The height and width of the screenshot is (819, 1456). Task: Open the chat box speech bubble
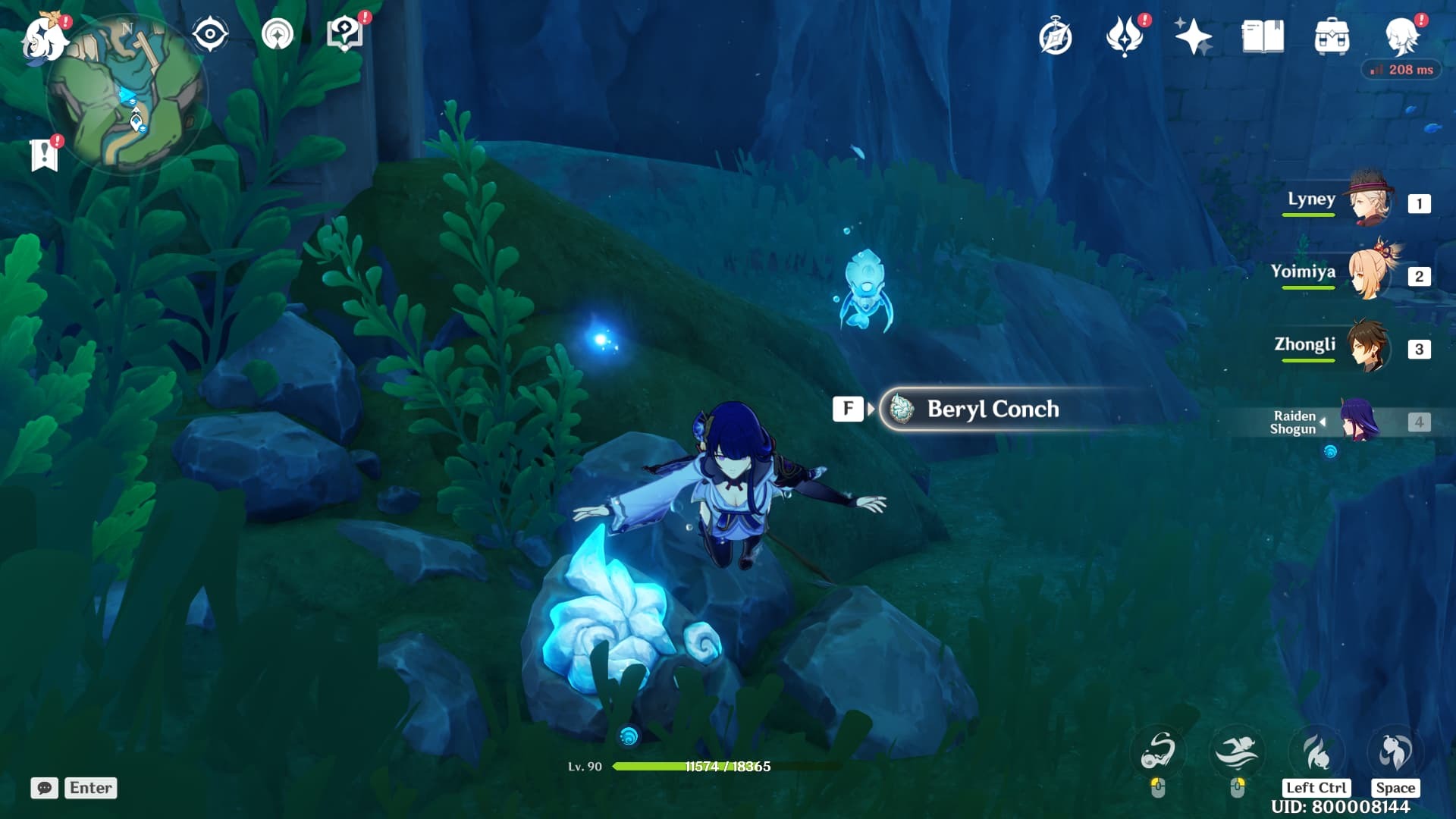45,788
